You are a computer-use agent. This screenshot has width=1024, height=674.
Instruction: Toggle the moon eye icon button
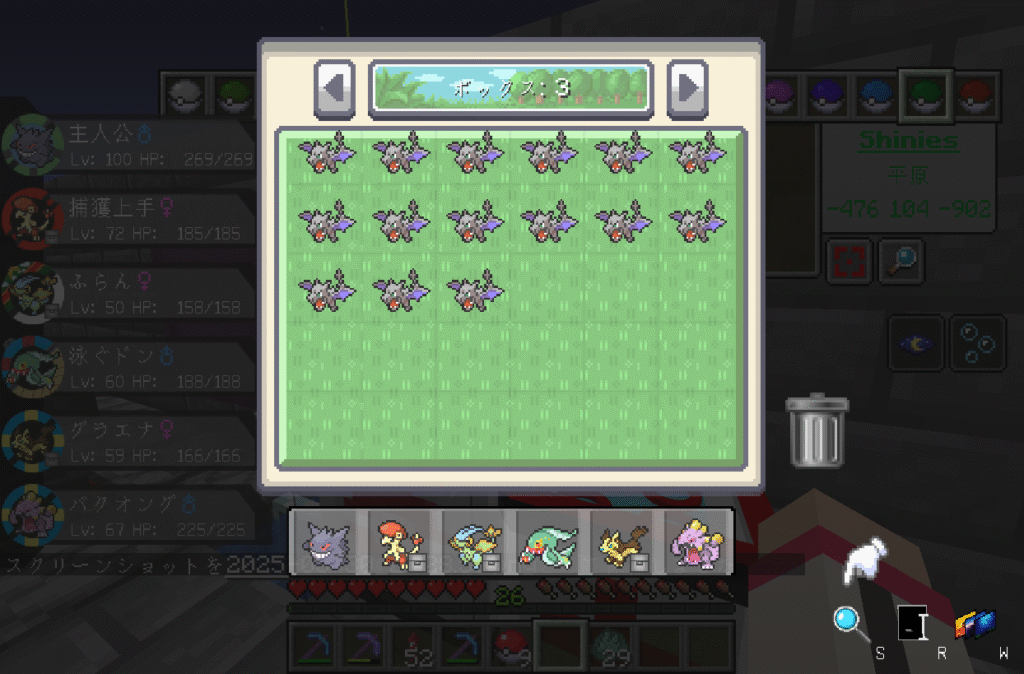[x=917, y=343]
